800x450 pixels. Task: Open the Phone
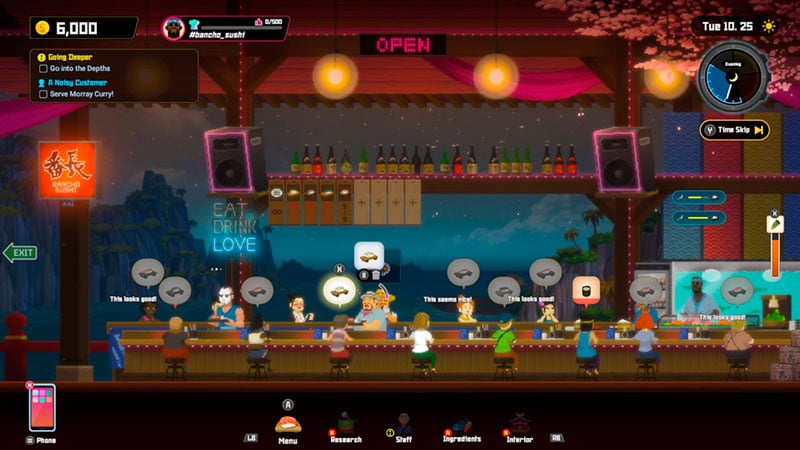tap(42, 408)
